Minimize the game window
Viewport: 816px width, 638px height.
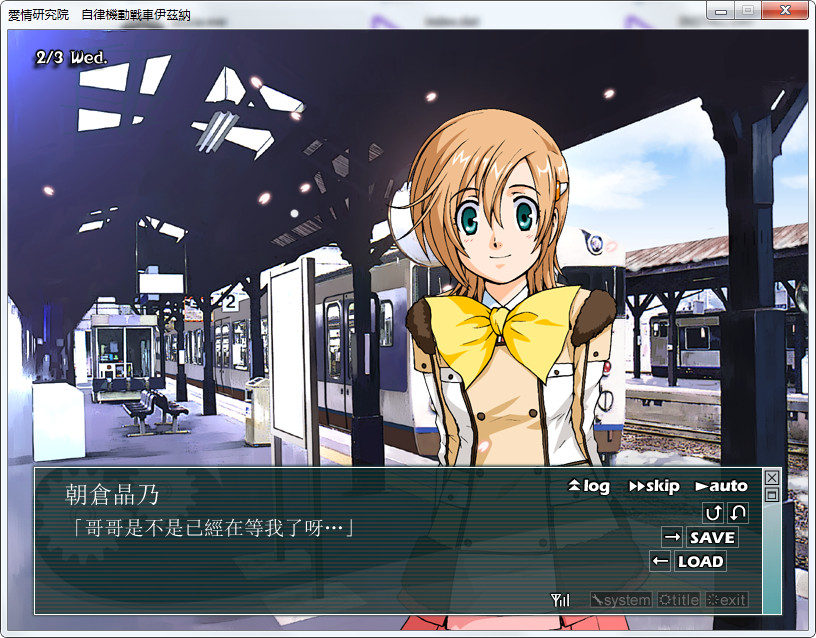point(720,10)
